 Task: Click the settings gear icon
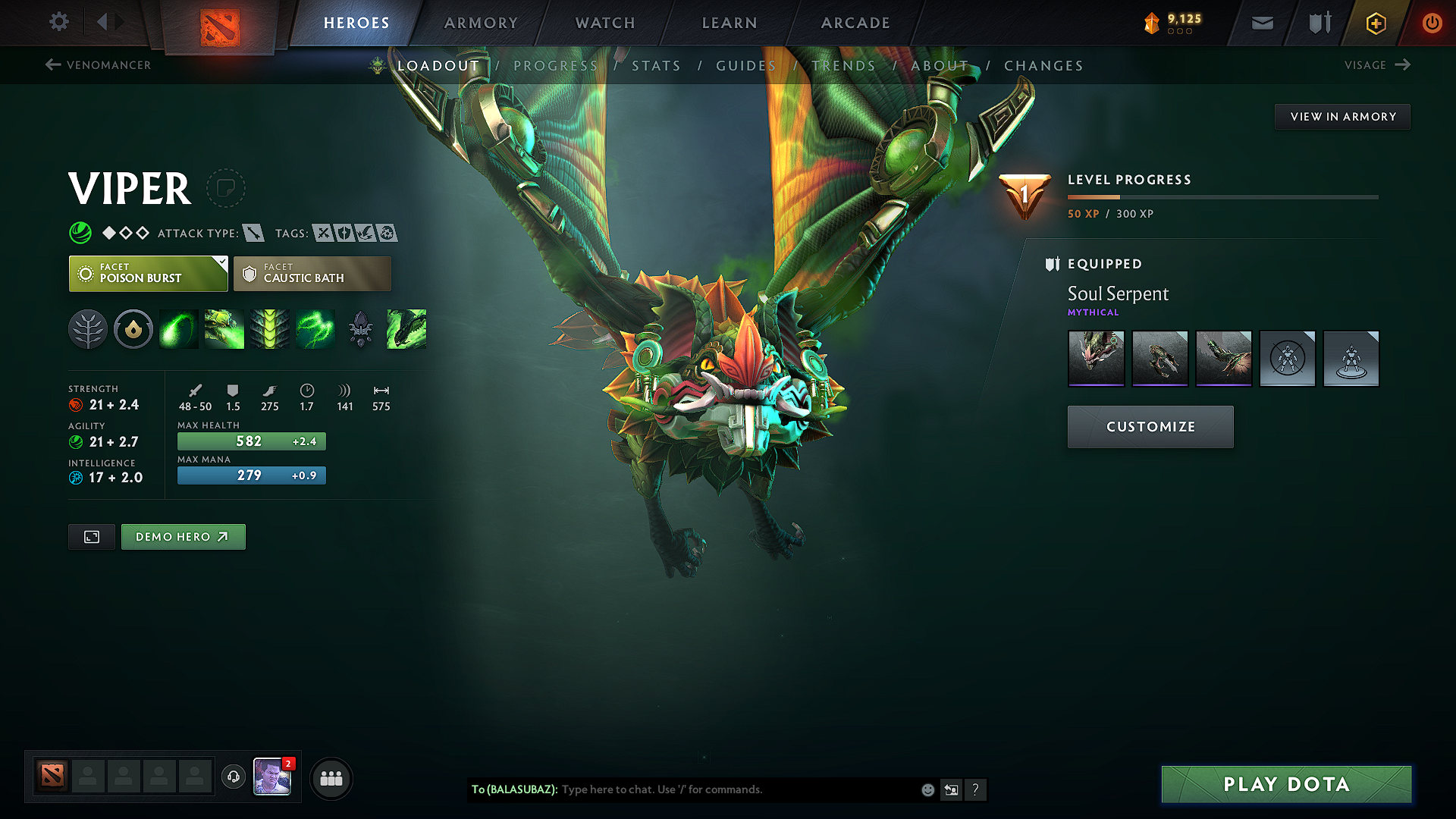point(58,23)
